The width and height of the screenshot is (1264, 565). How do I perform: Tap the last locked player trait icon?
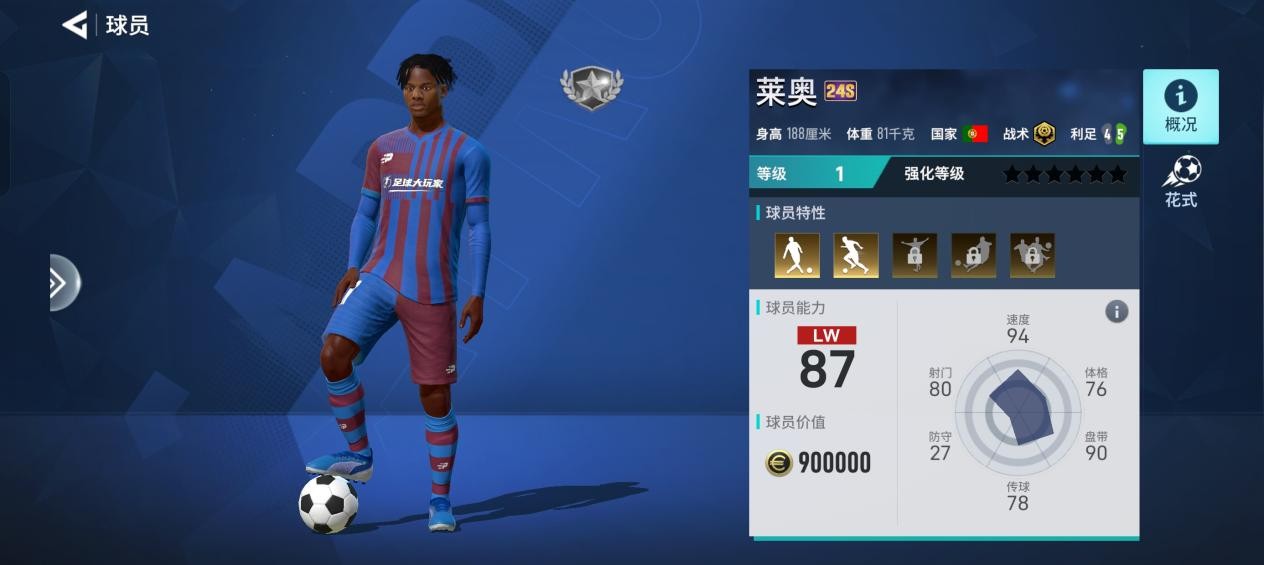[x=1032, y=255]
